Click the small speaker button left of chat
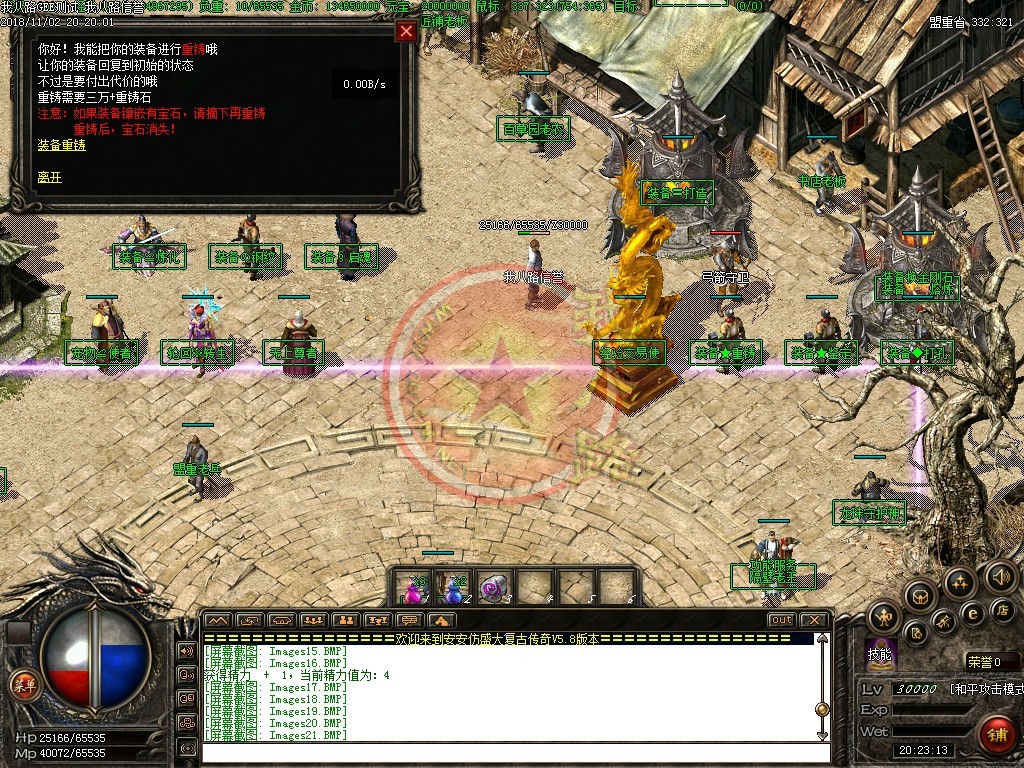The image size is (1024, 768). (x=186, y=651)
